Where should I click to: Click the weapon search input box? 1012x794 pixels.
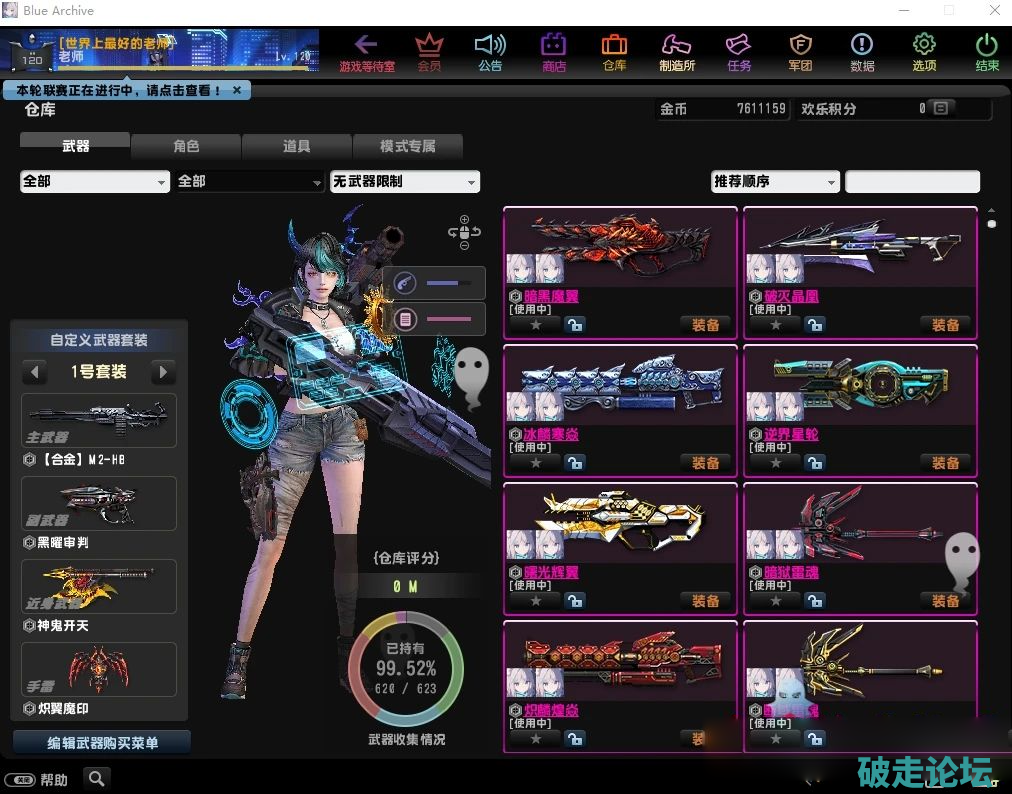pyautogui.click(x=912, y=182)
